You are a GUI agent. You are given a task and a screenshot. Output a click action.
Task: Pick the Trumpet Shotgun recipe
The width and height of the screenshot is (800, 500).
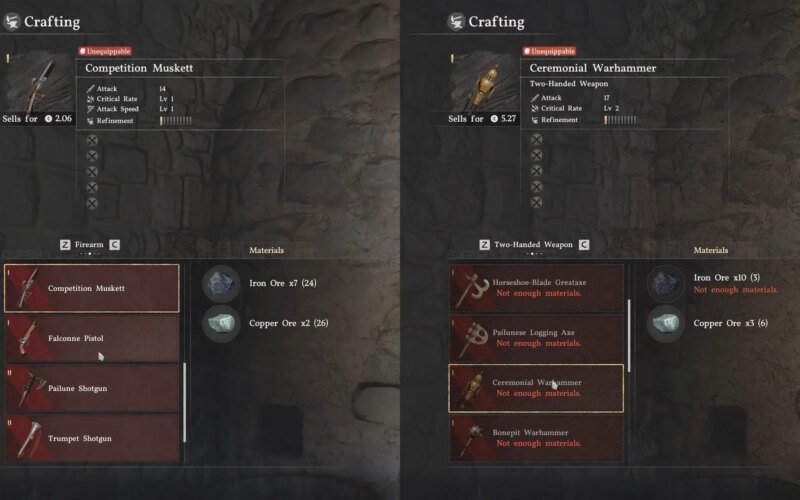[92, 438]
